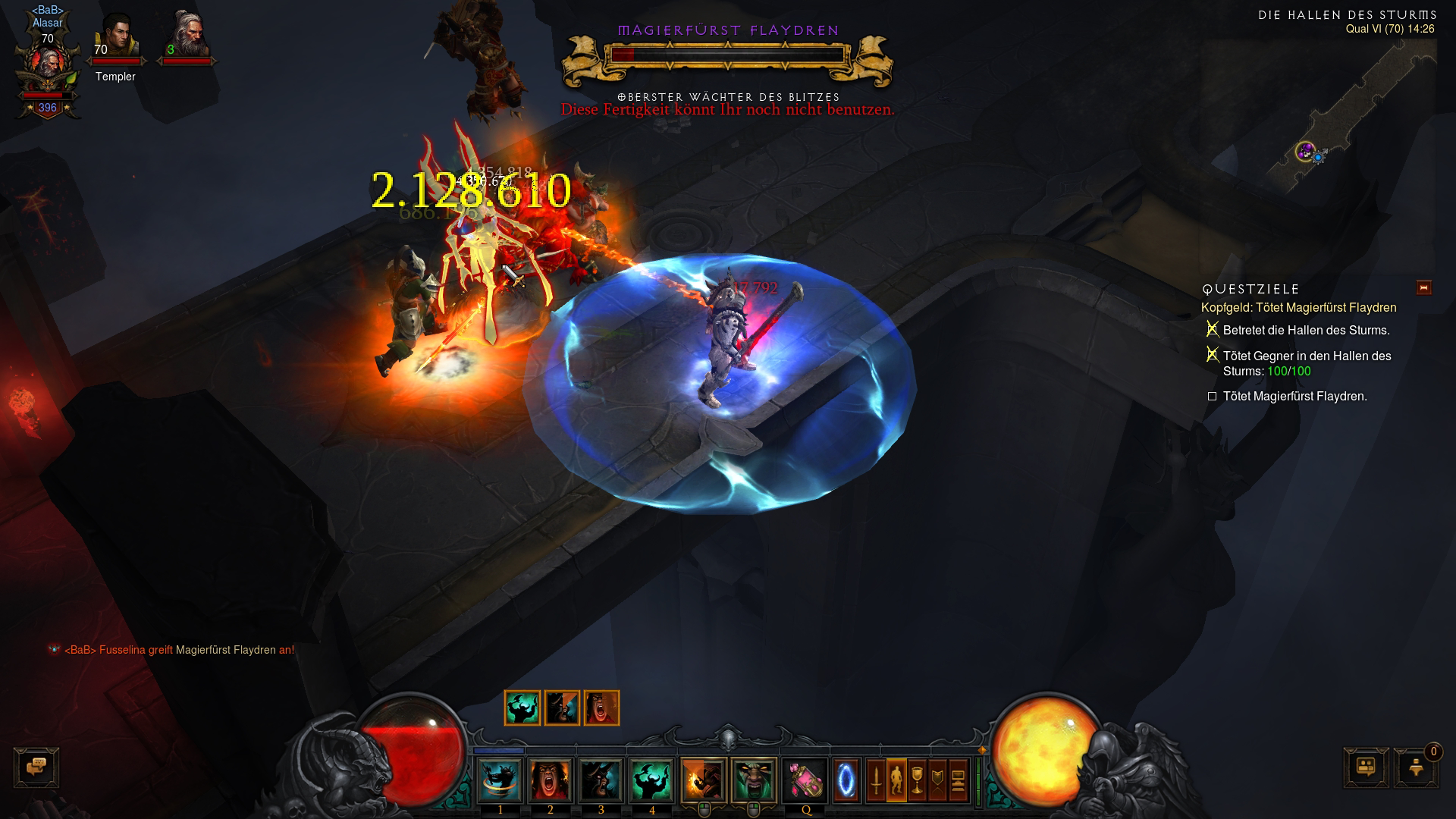Drink the pink health potion
1456x819 pixels.
tap(805, 780)
